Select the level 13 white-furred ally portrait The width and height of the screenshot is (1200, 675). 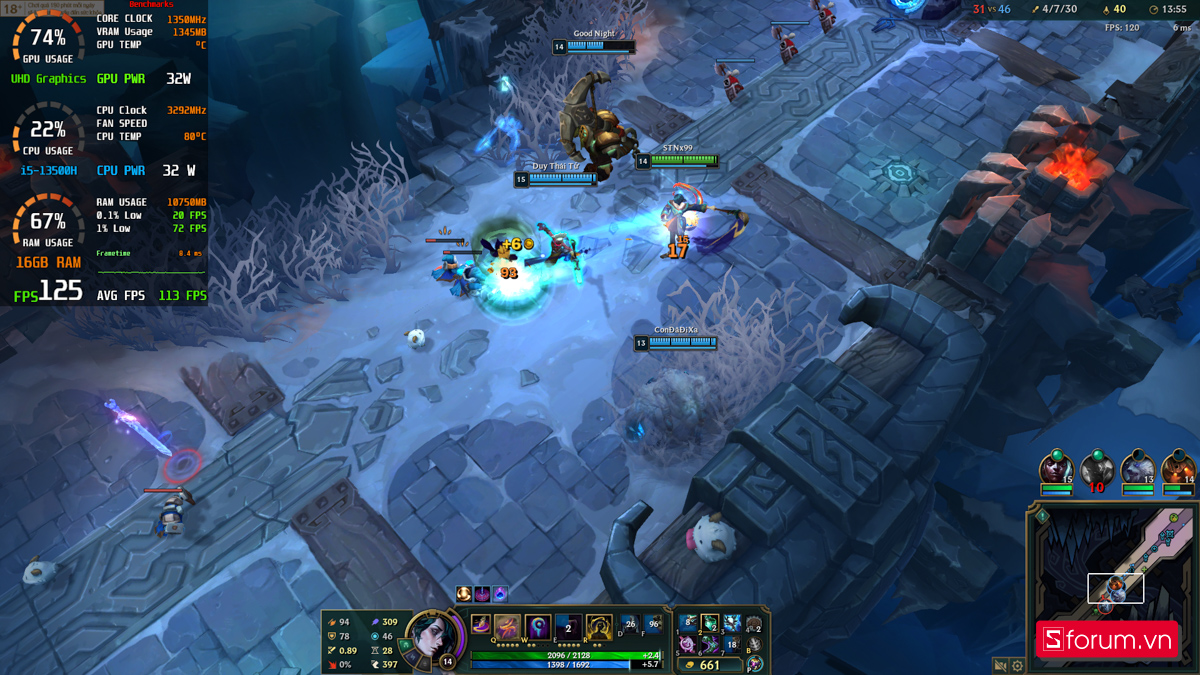[1138, 468]
